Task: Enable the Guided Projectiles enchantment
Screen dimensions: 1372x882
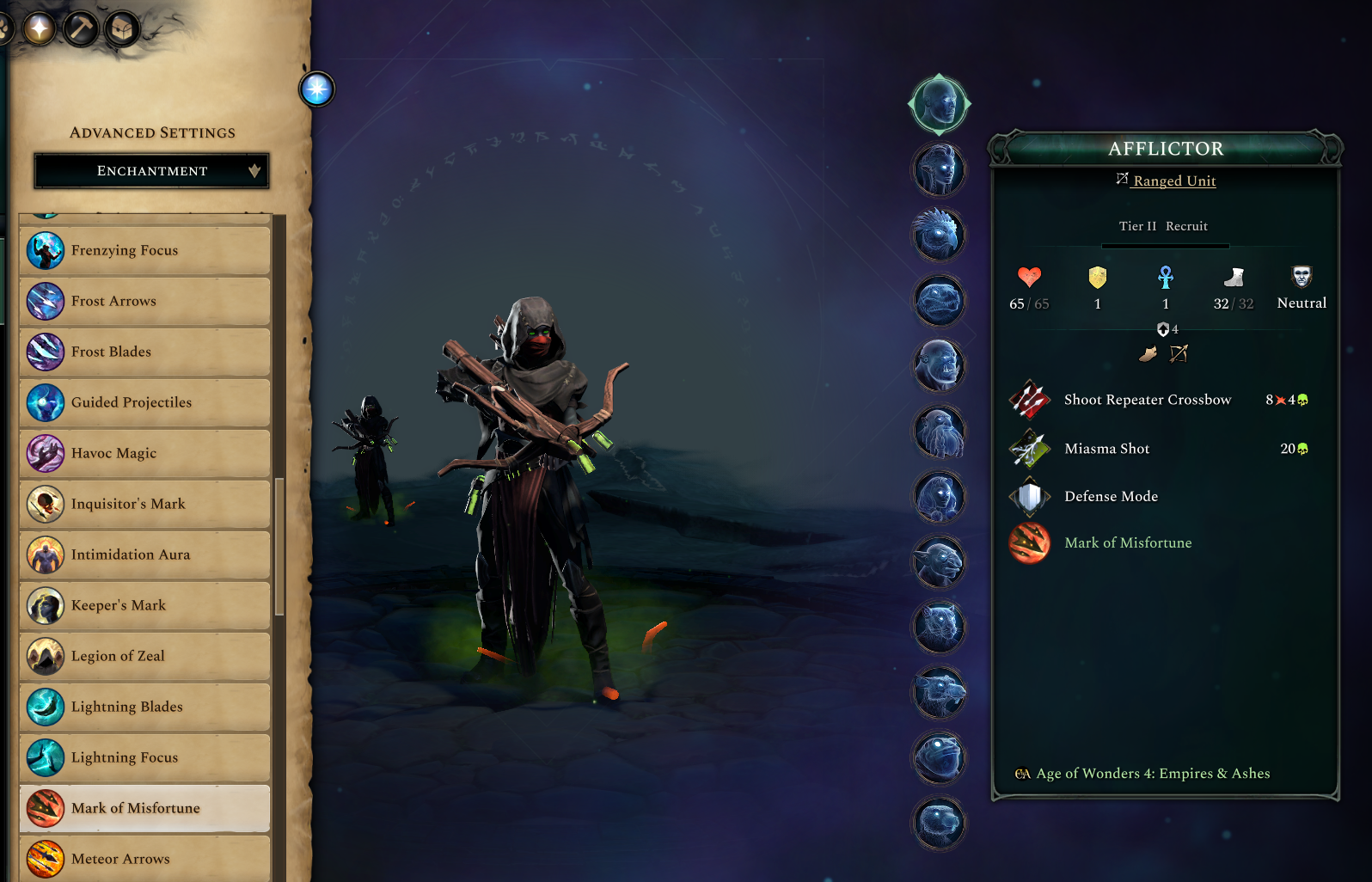Action: tap(45, 402)
